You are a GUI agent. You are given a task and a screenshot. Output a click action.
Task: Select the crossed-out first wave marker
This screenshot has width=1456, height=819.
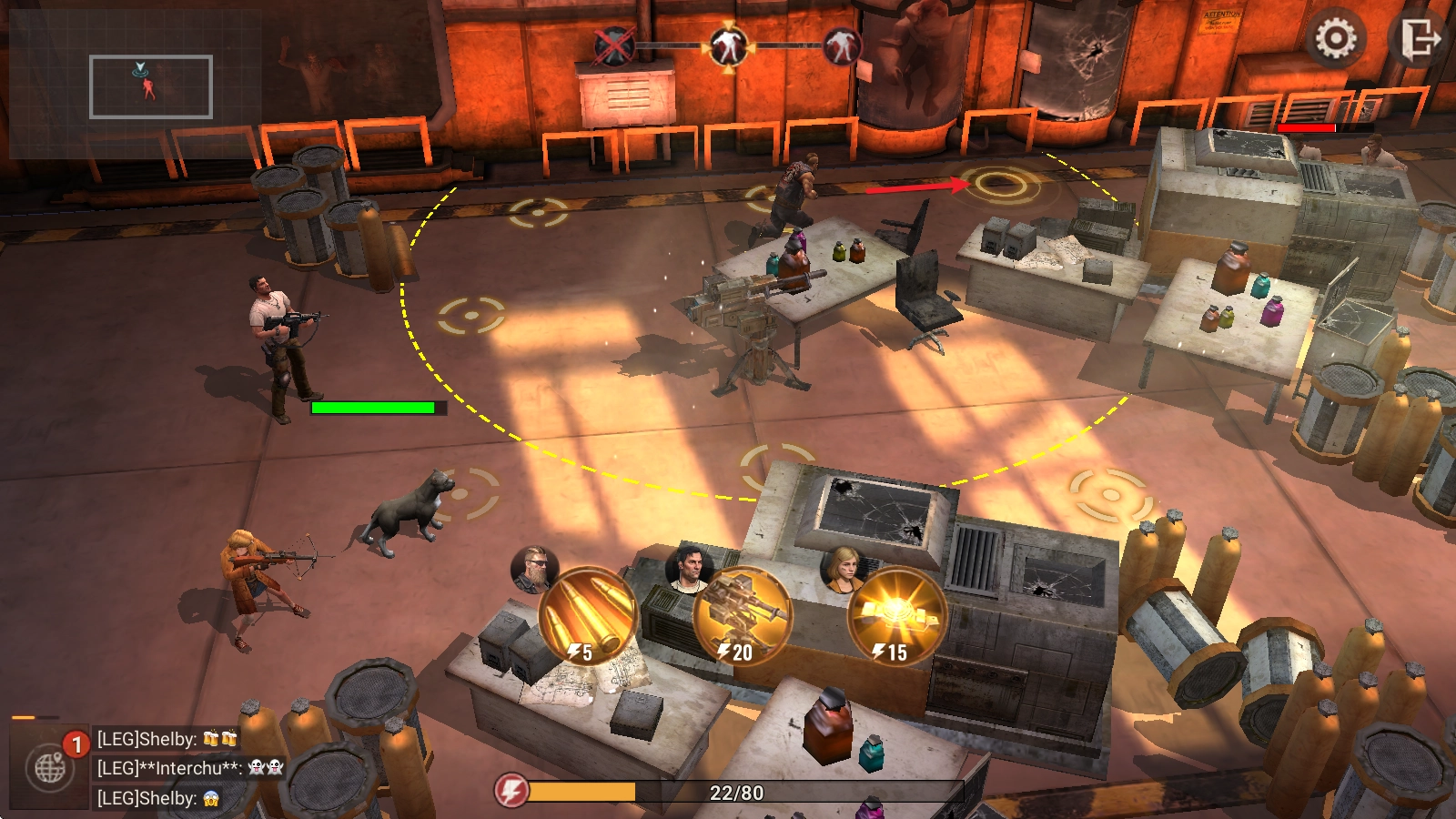(614, 45)
